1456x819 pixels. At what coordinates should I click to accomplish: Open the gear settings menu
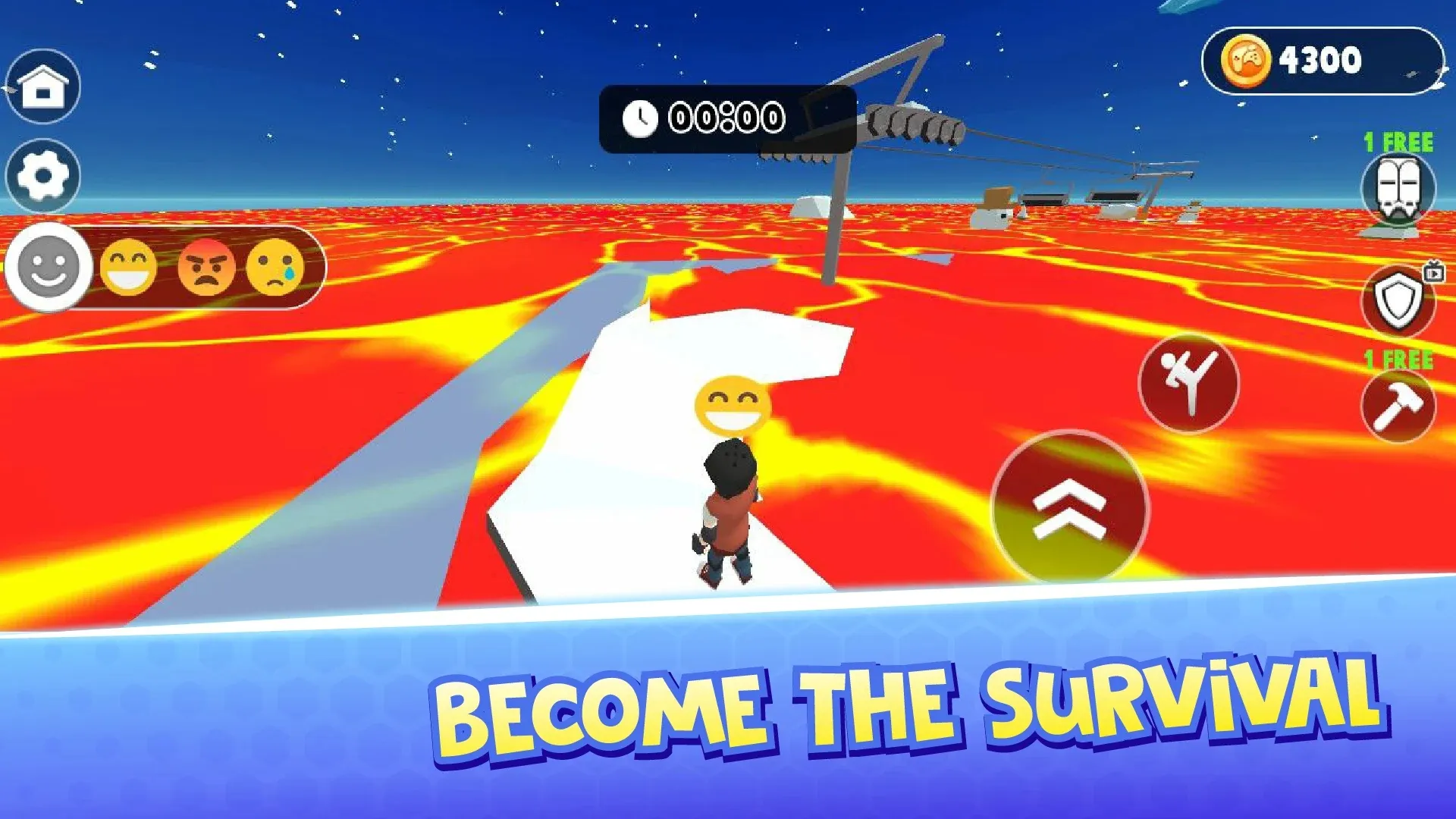(x=43, y=176)
